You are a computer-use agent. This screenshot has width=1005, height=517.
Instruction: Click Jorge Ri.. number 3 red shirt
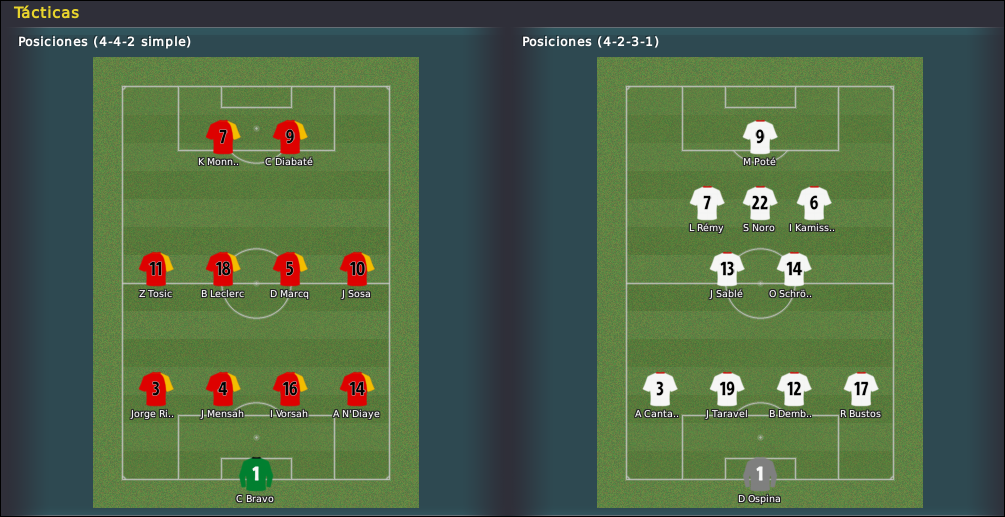156,389
